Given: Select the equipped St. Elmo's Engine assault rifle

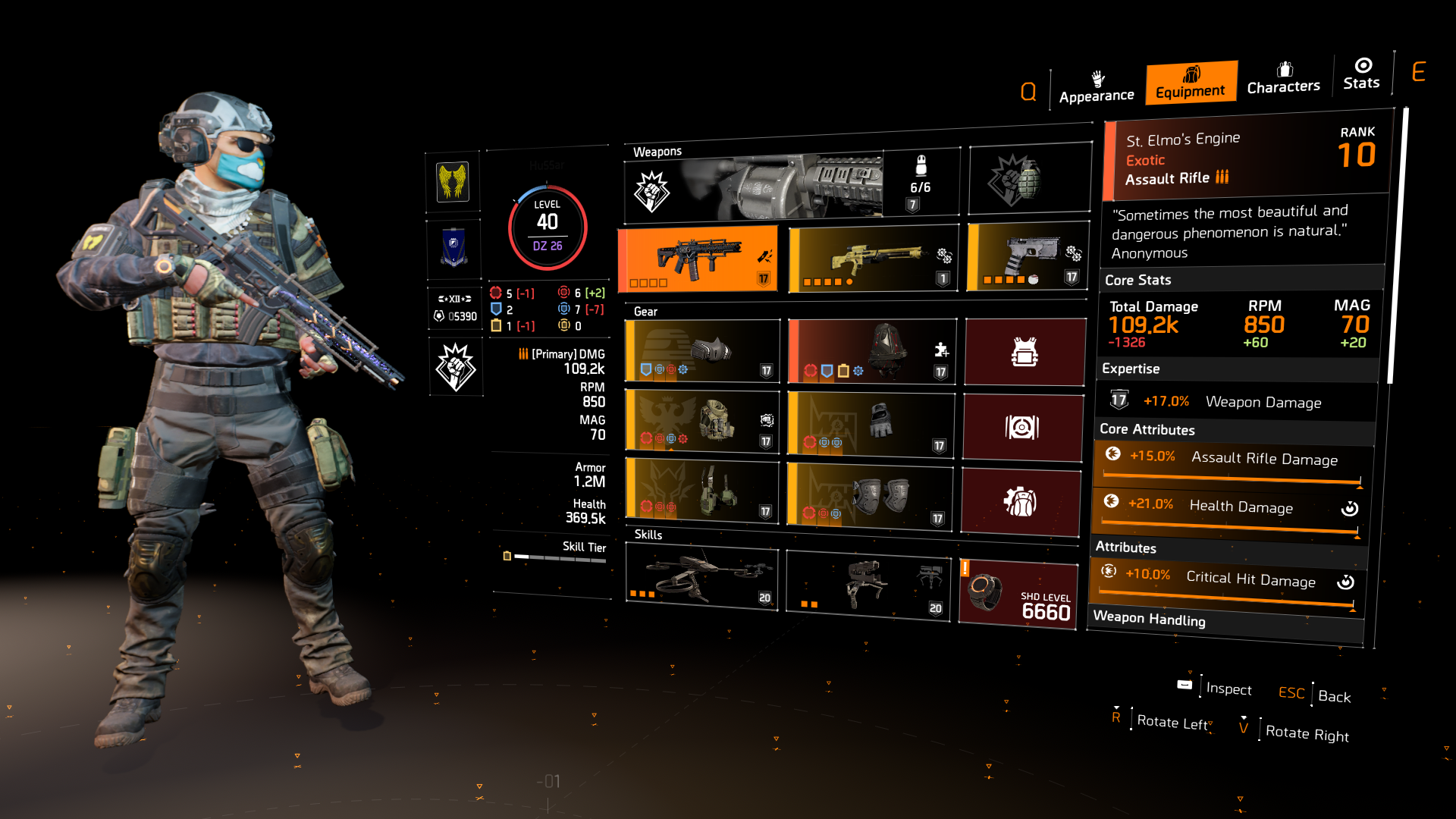Looking at the screenshot, I should coord(698,258).
